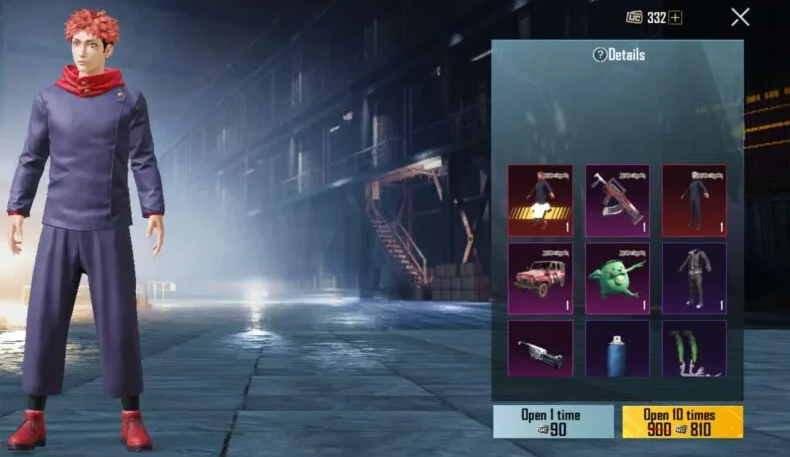The width and height of the screenshot is (790, 457).
Task: Open the crate 1 time for 90 UC
Action: pyautogui.click(x=553, y=421)
